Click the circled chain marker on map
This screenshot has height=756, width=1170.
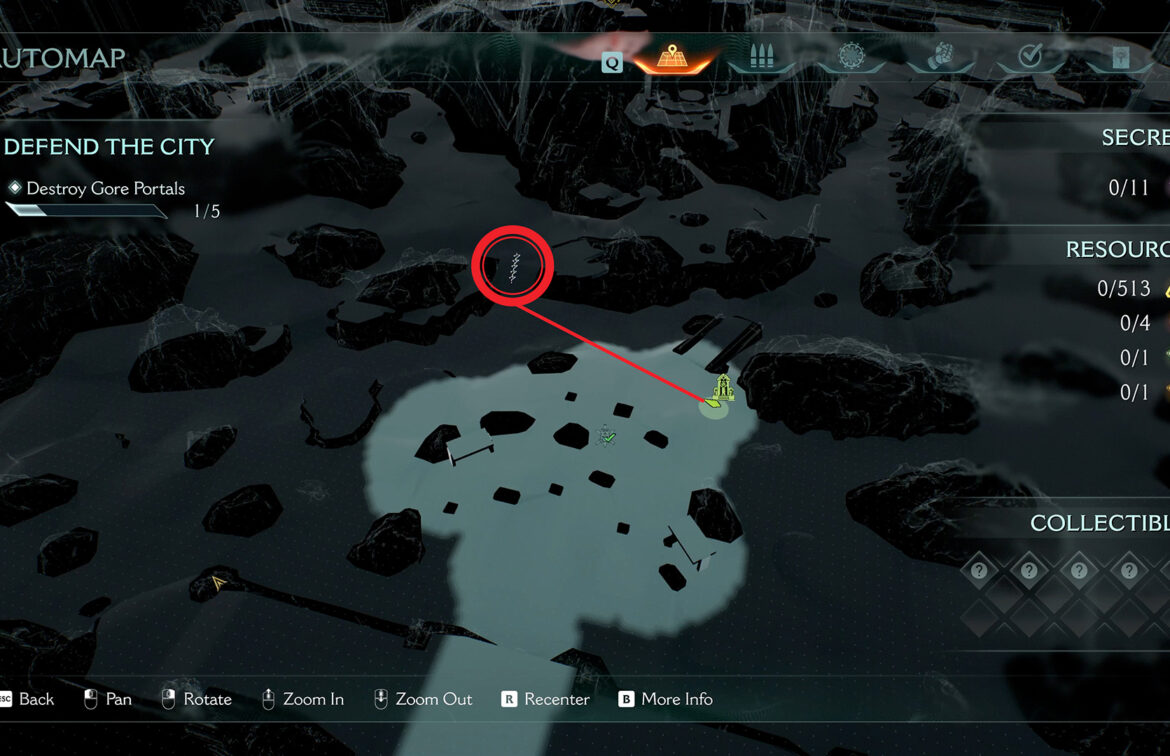pos(513,265)
